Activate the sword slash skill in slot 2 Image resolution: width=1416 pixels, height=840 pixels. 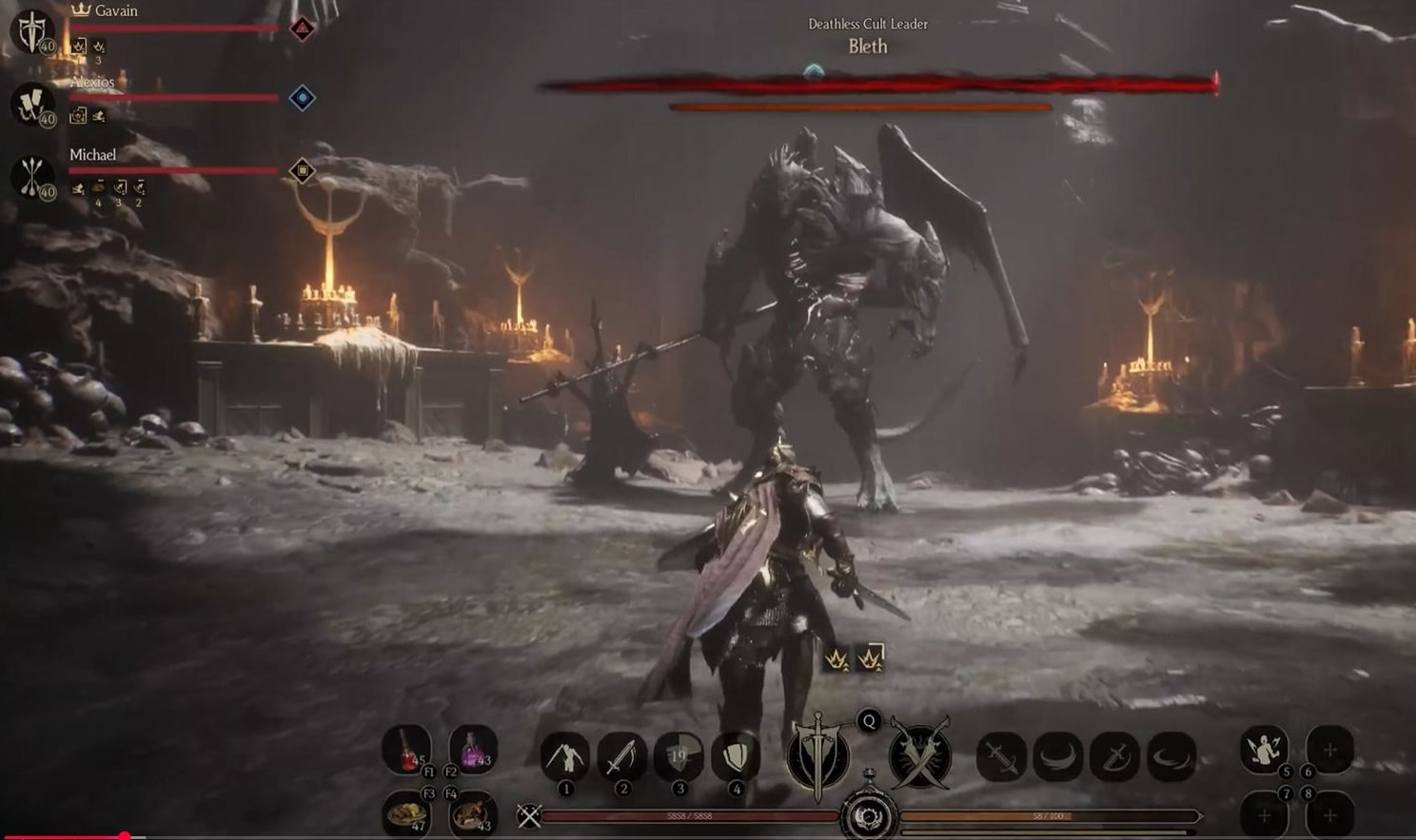621,757
